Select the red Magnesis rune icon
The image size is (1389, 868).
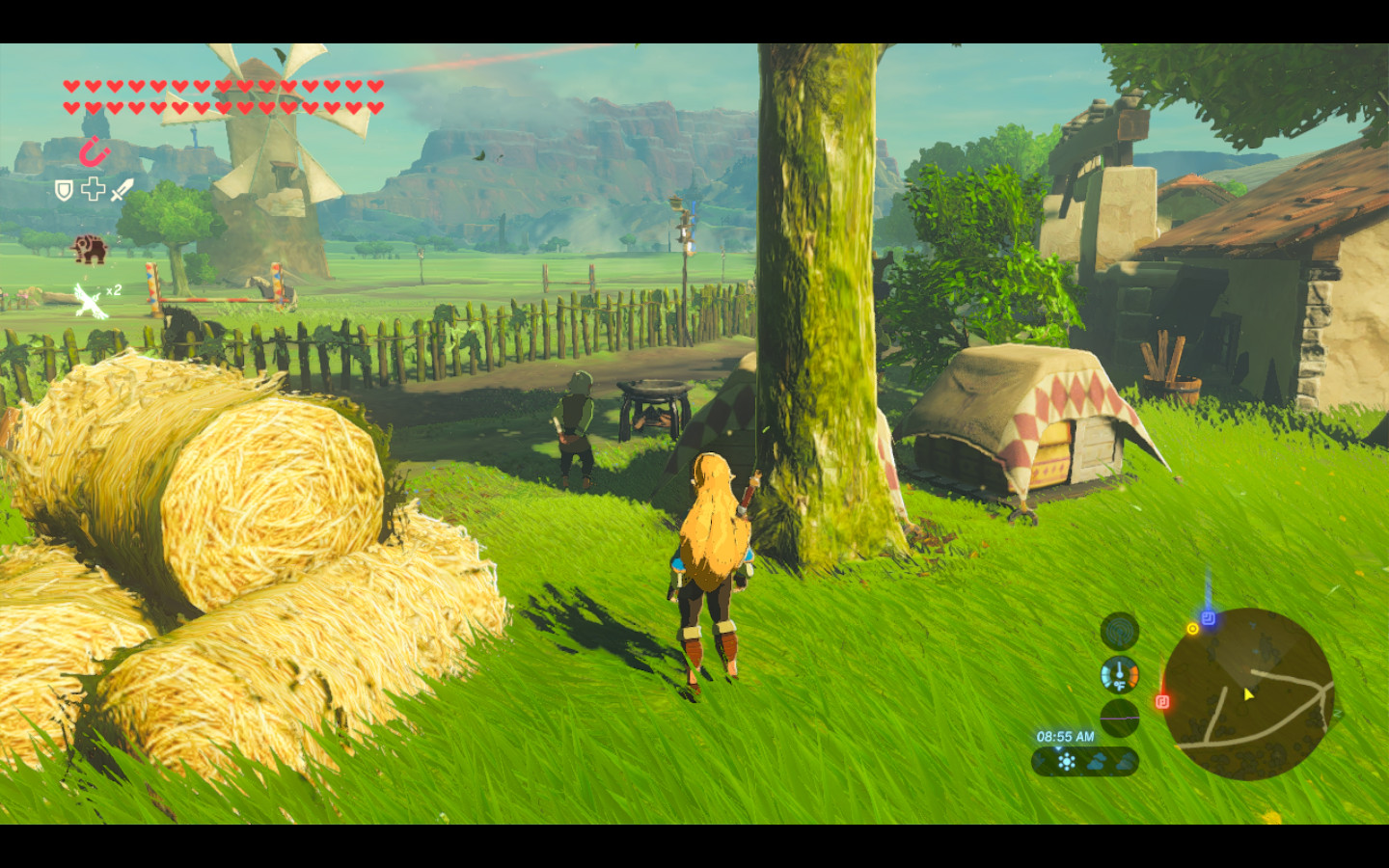pos(94,151)
